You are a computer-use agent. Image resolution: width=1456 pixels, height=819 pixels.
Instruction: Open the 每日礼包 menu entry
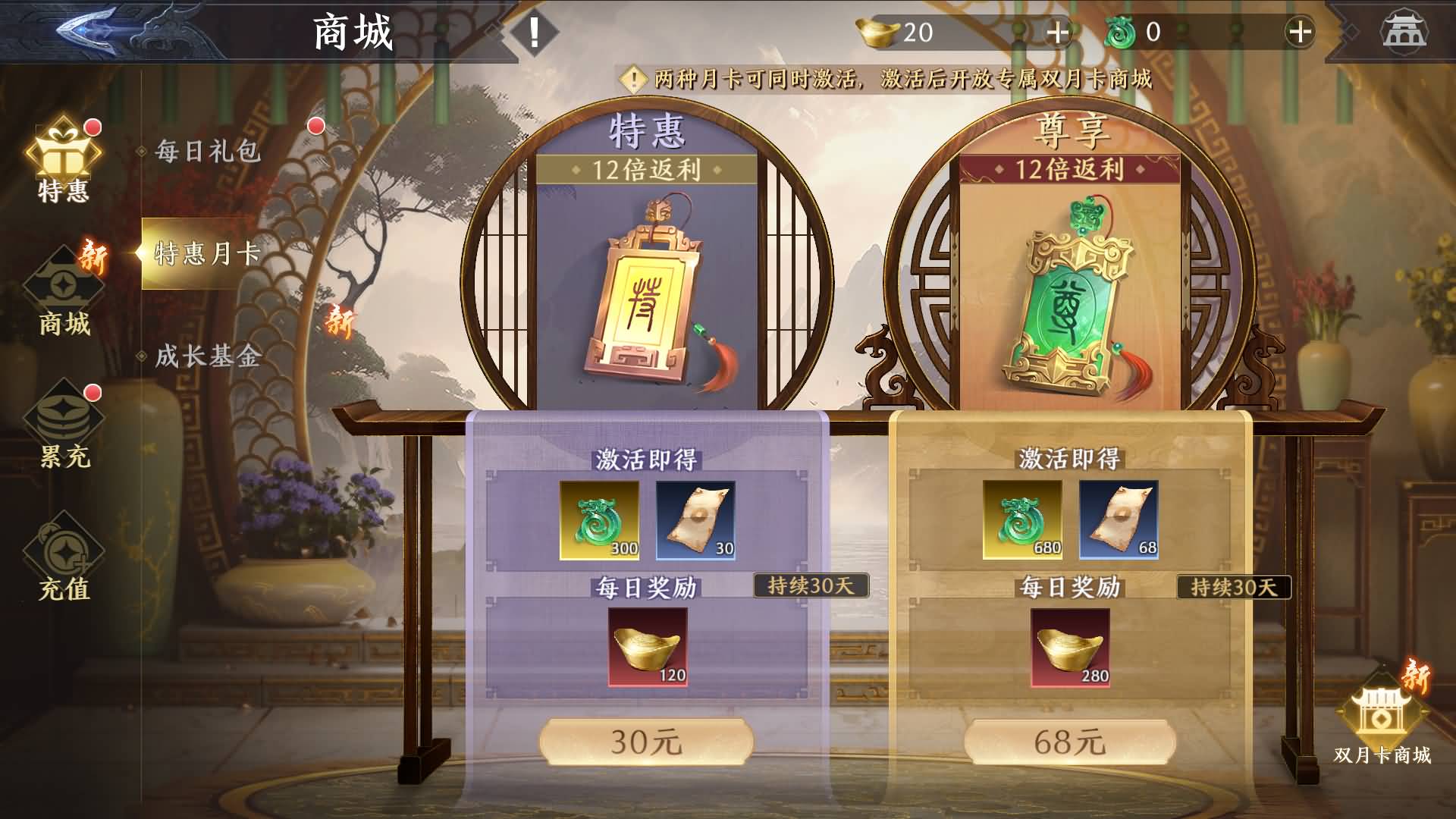coord(206,152)
